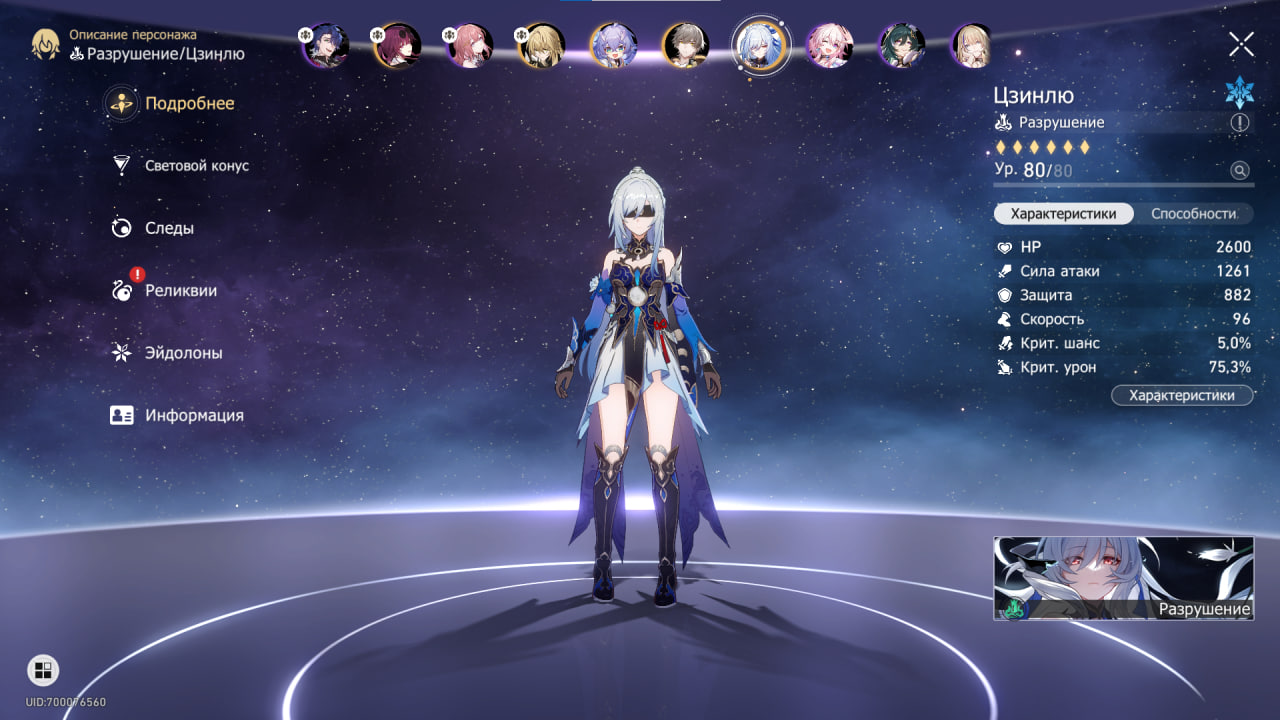Select the gray-haired Trailblazer portrait
Image resolution: width=1280 pixels, height=720 pixels.
(x=685, y=45)
